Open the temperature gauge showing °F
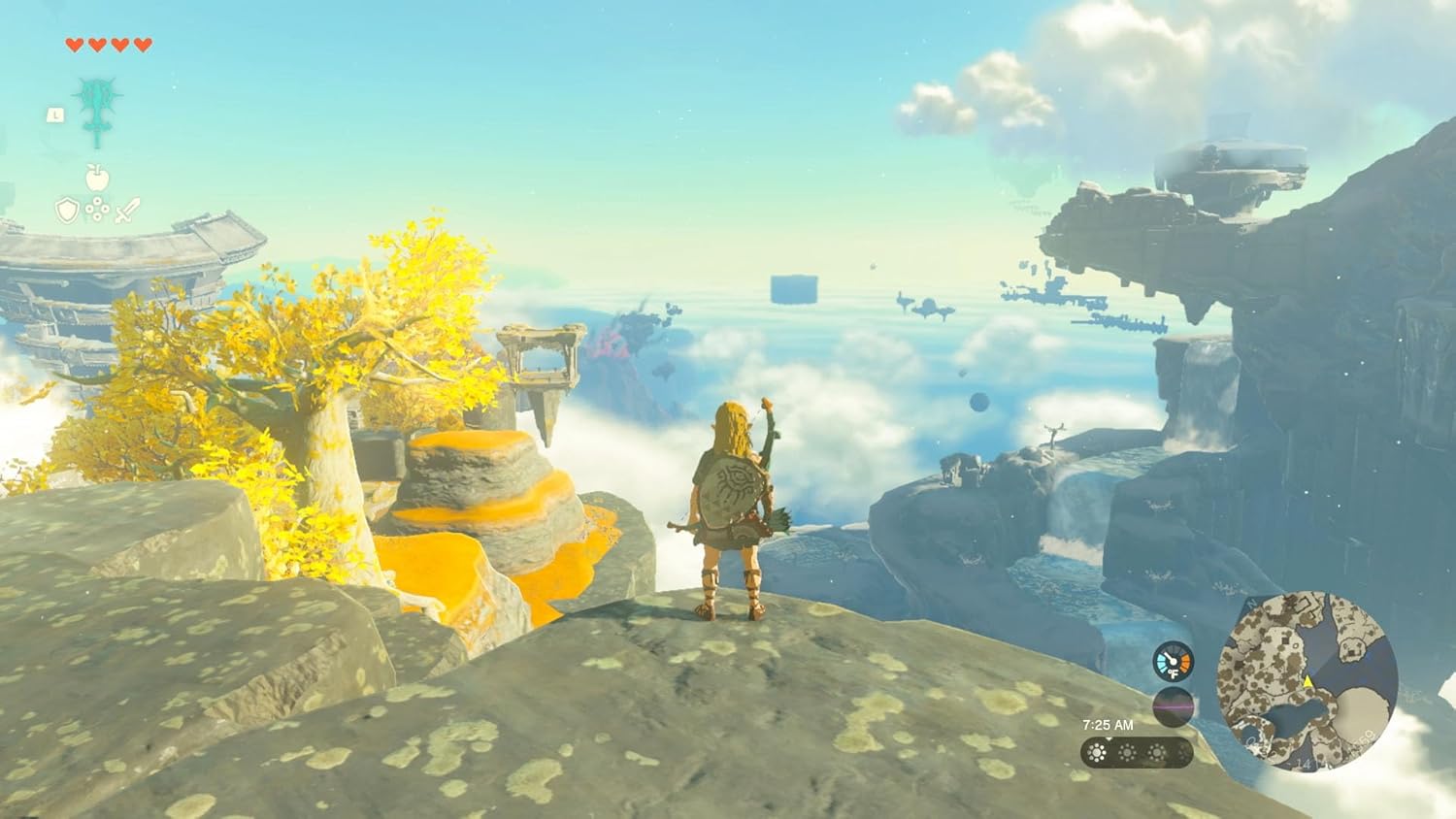This screenshot has height=819, width=1456. 1173,660
